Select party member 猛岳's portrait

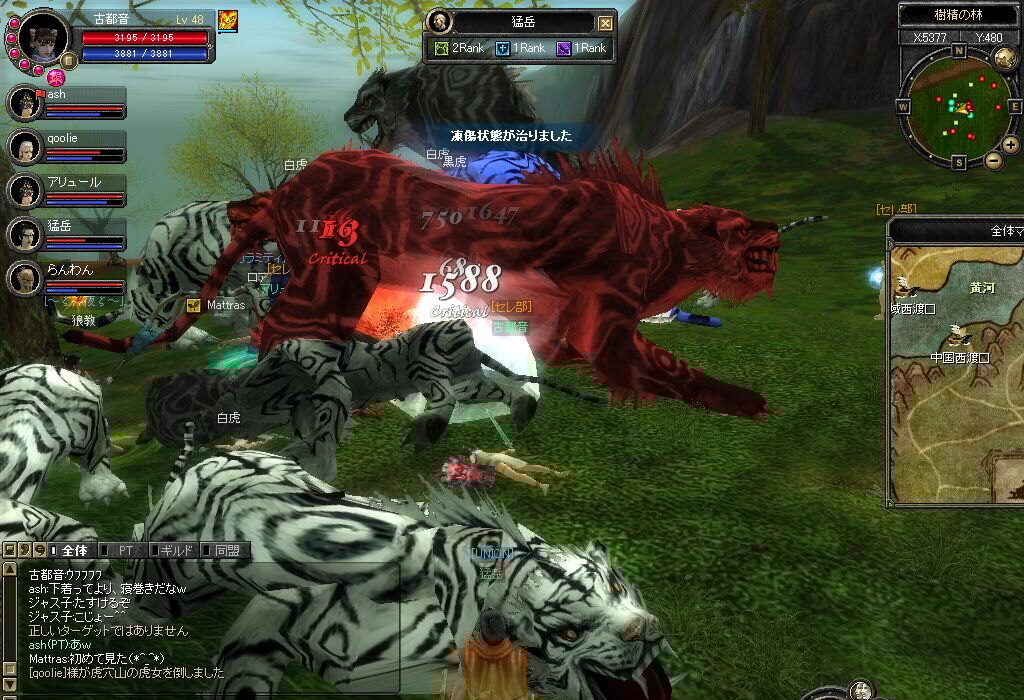pos(23,234)
